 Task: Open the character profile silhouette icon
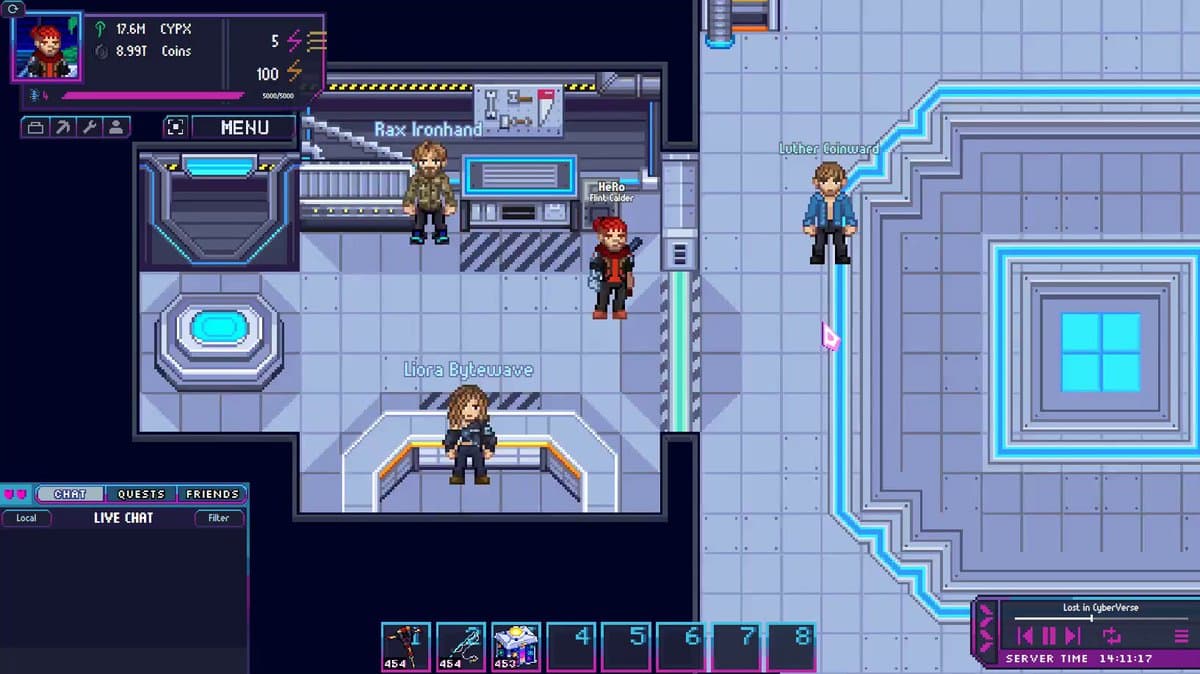(116, 127)
